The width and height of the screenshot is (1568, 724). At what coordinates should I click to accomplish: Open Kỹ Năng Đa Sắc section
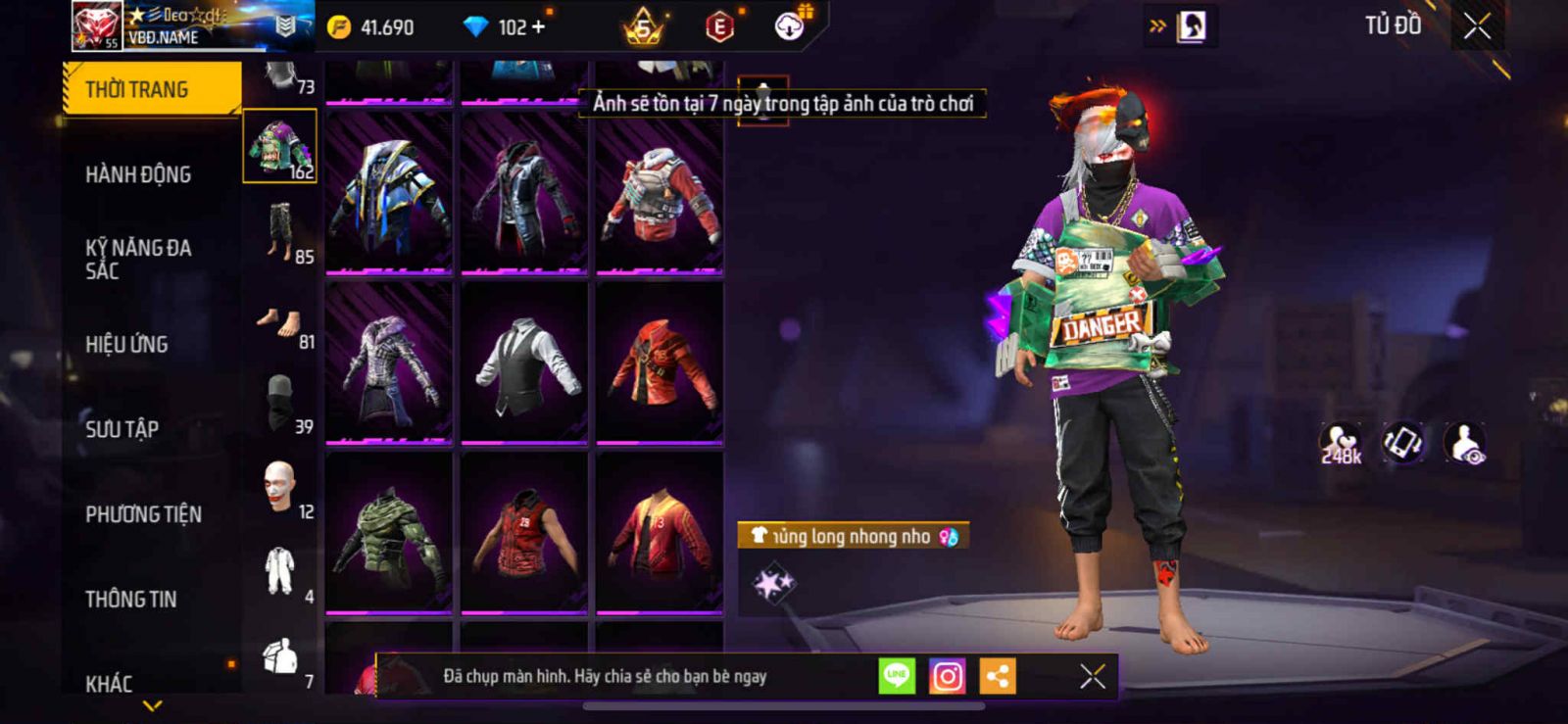(x=138, y=259)
